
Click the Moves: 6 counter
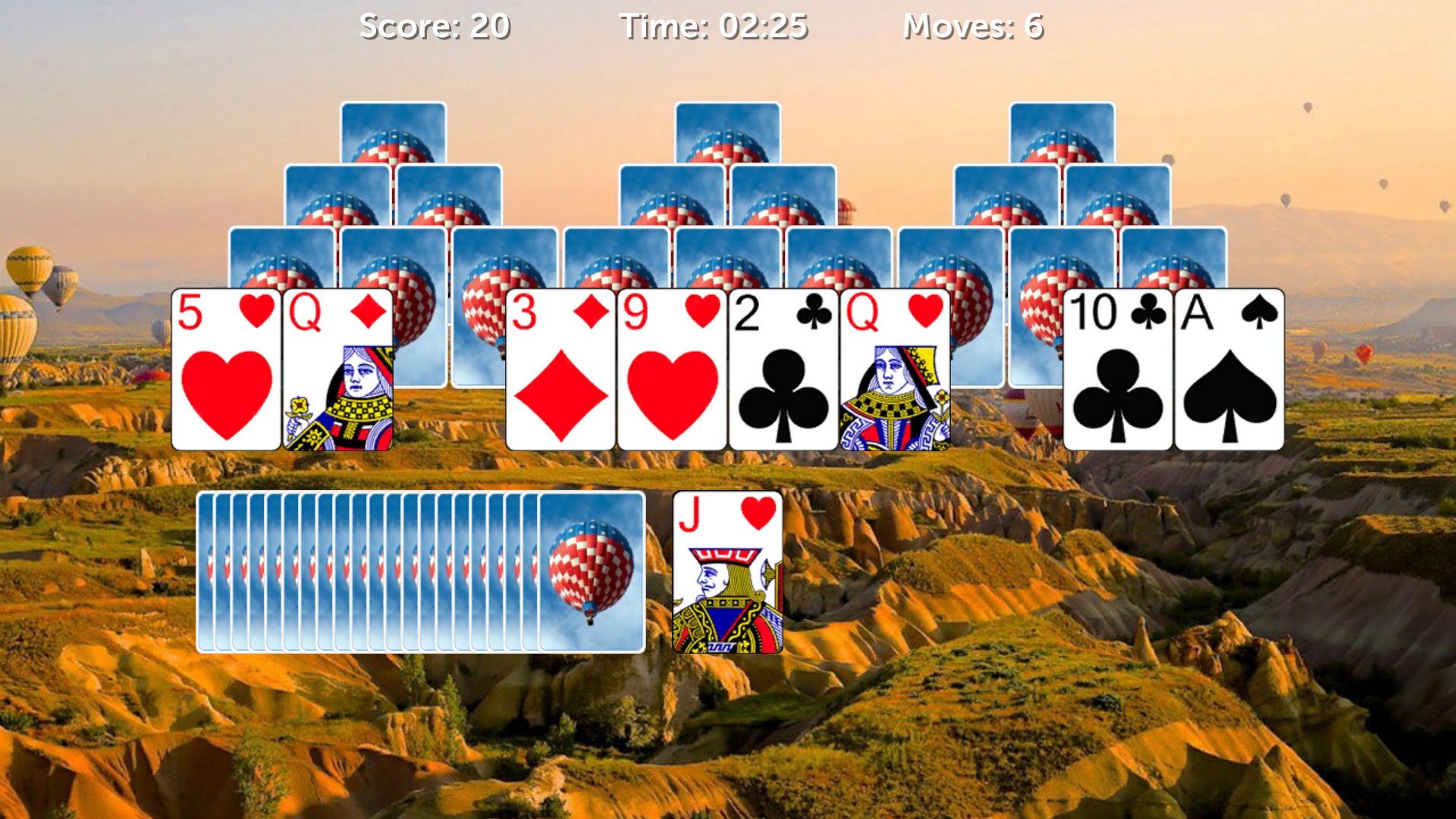974,25
